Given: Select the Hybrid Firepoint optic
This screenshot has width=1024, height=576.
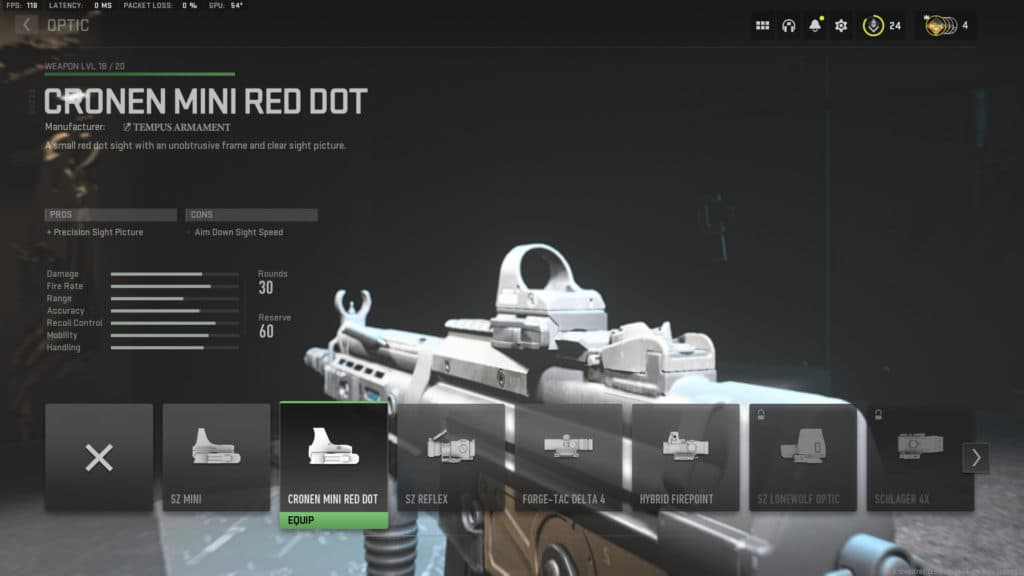Looking at the screenshot, I should 685,458.
